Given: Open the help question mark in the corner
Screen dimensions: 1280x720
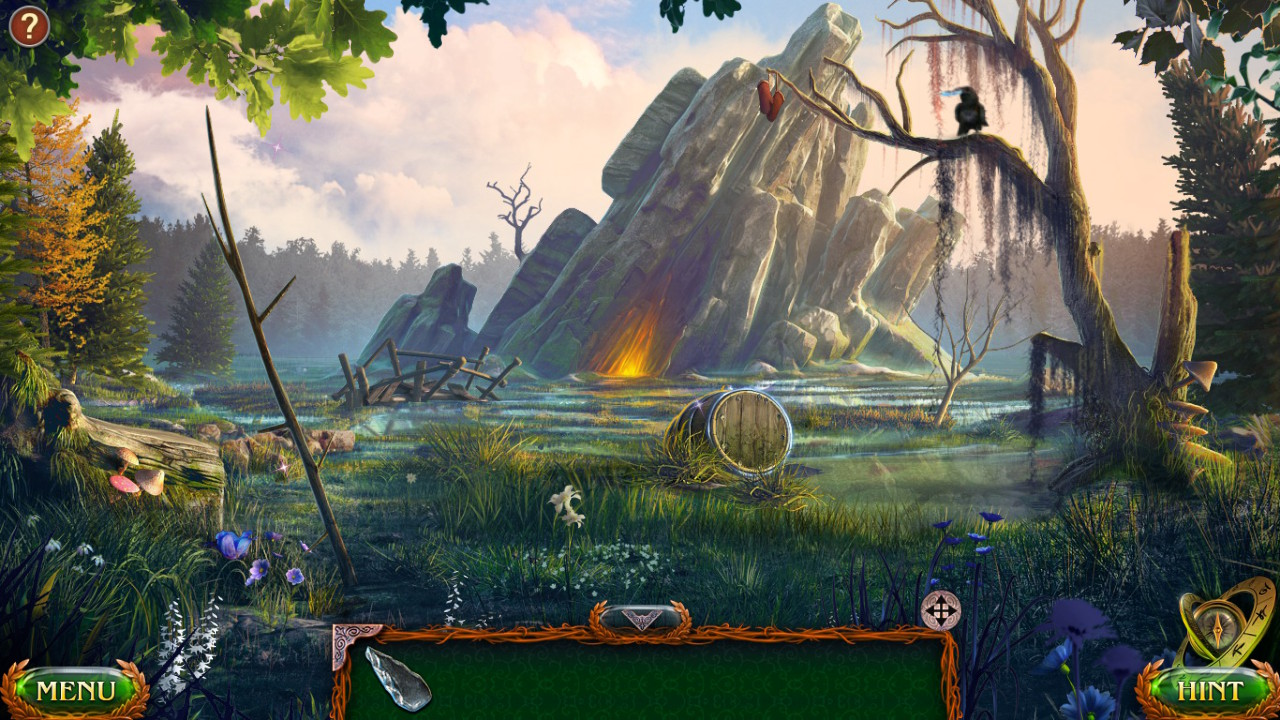Looking at the screenshot, I should (x=29, y=25).
